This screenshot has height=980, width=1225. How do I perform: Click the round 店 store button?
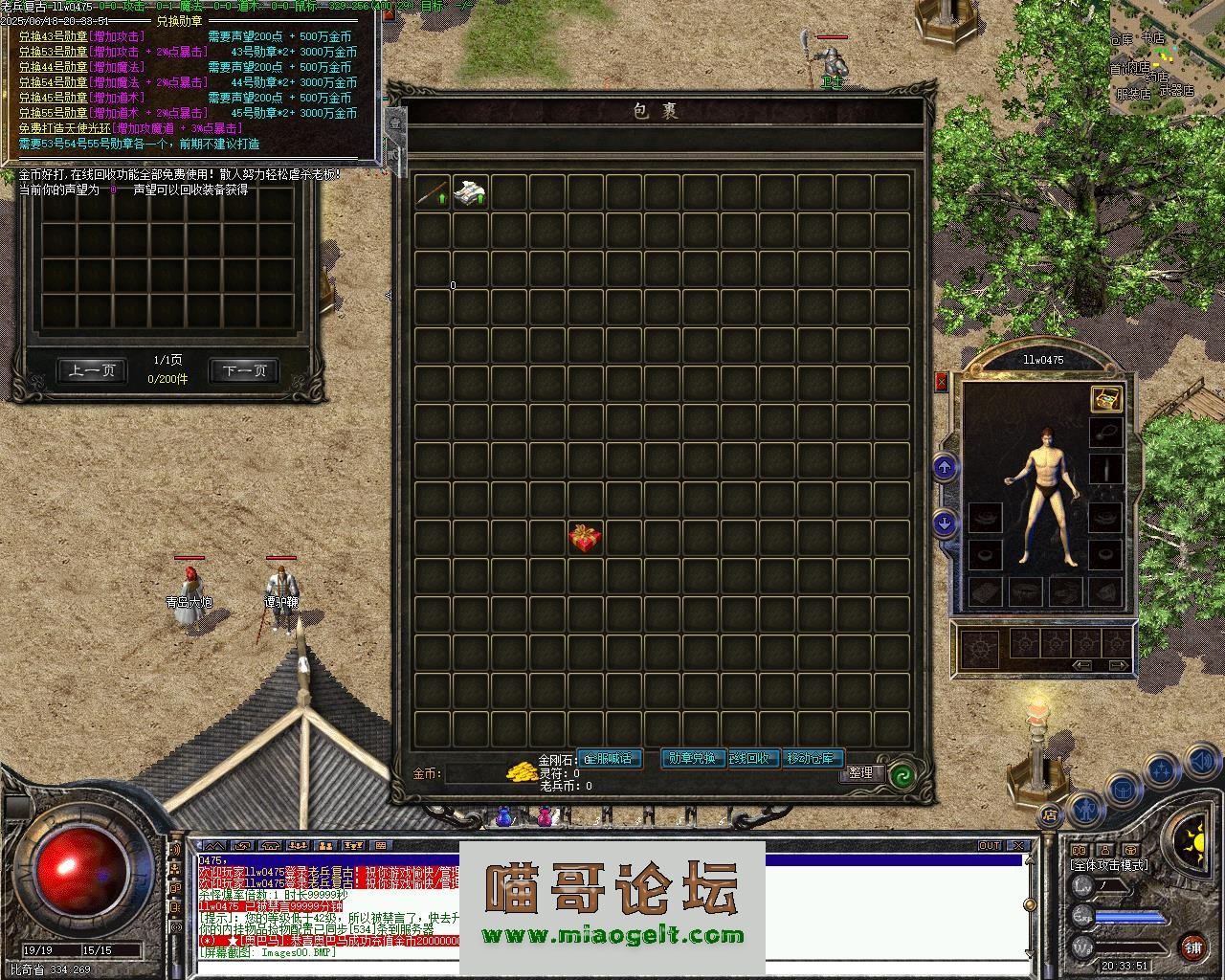point(1050,816)
